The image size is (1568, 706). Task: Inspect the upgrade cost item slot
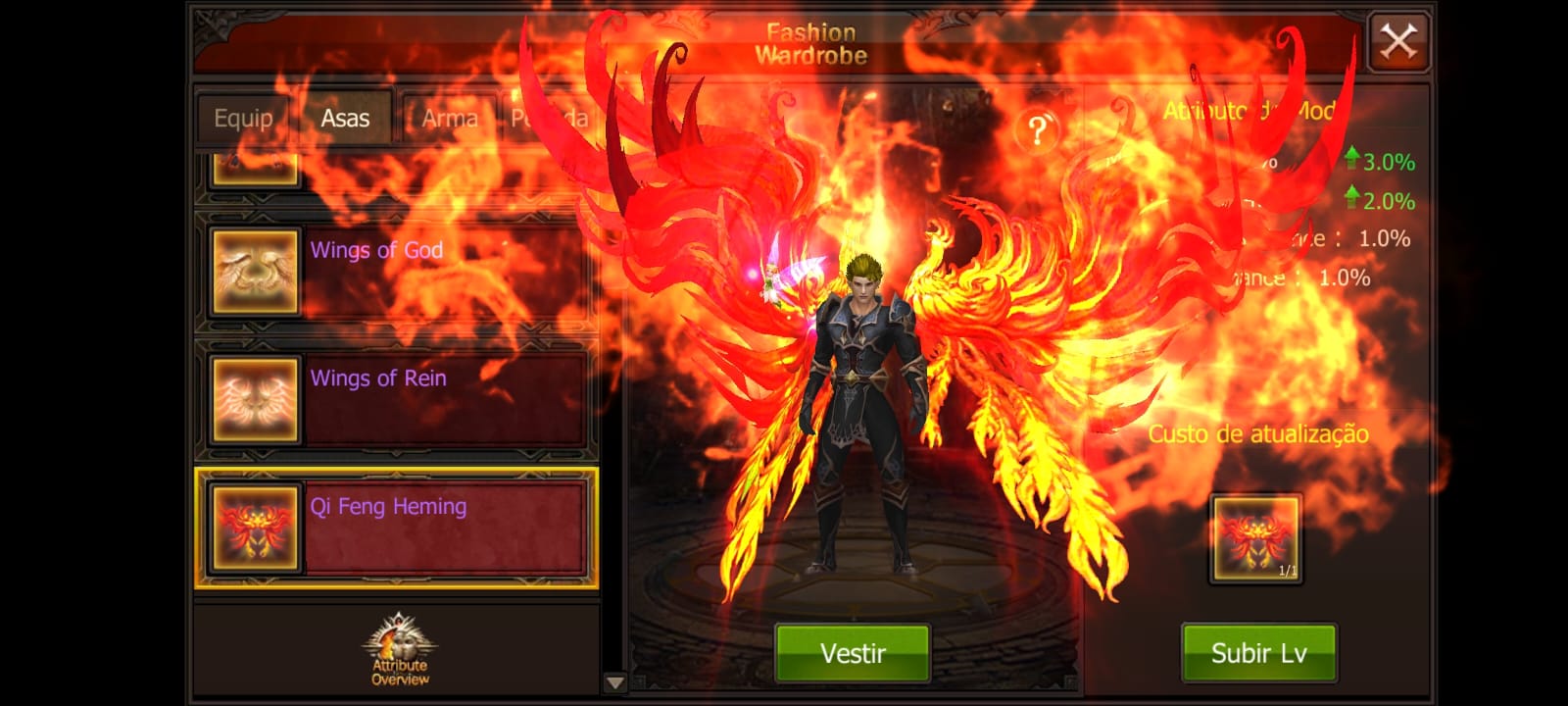click(x=1255, y=538)
